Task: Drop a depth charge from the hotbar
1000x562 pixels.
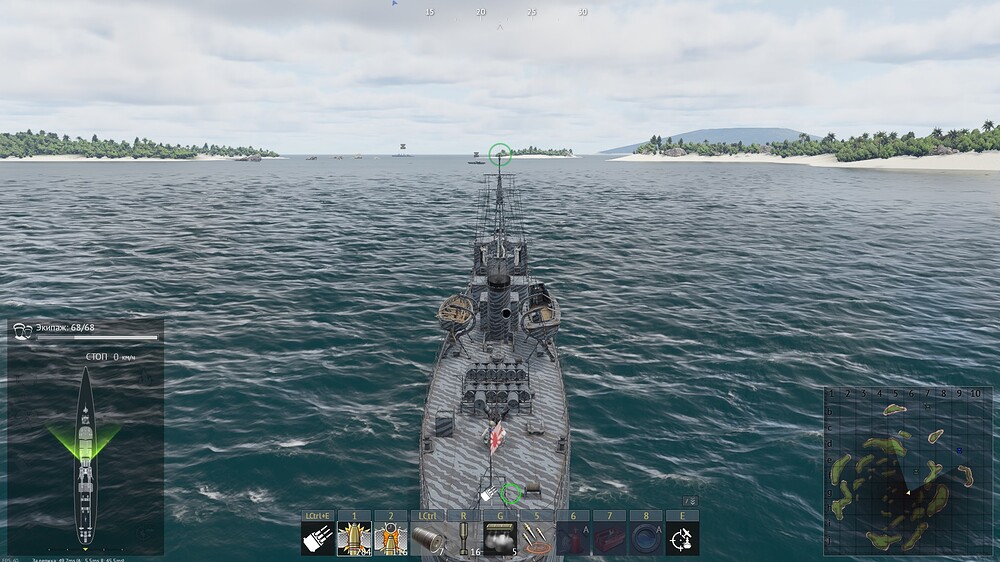Action: pos(463,538)
